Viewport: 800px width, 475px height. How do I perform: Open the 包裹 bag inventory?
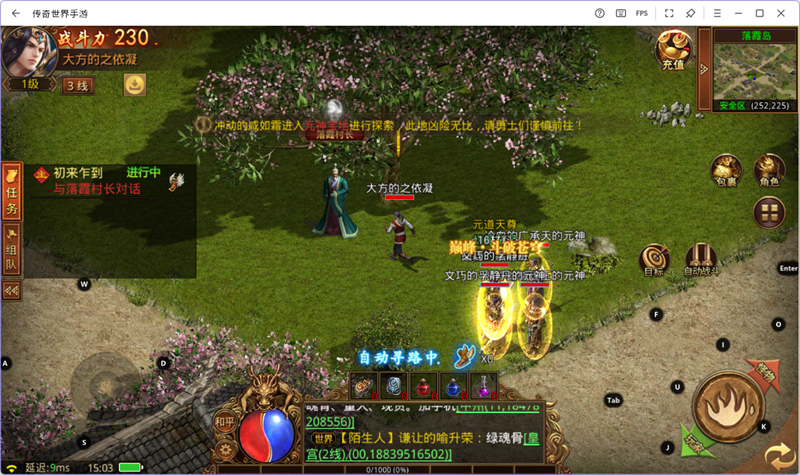[726, 171]
